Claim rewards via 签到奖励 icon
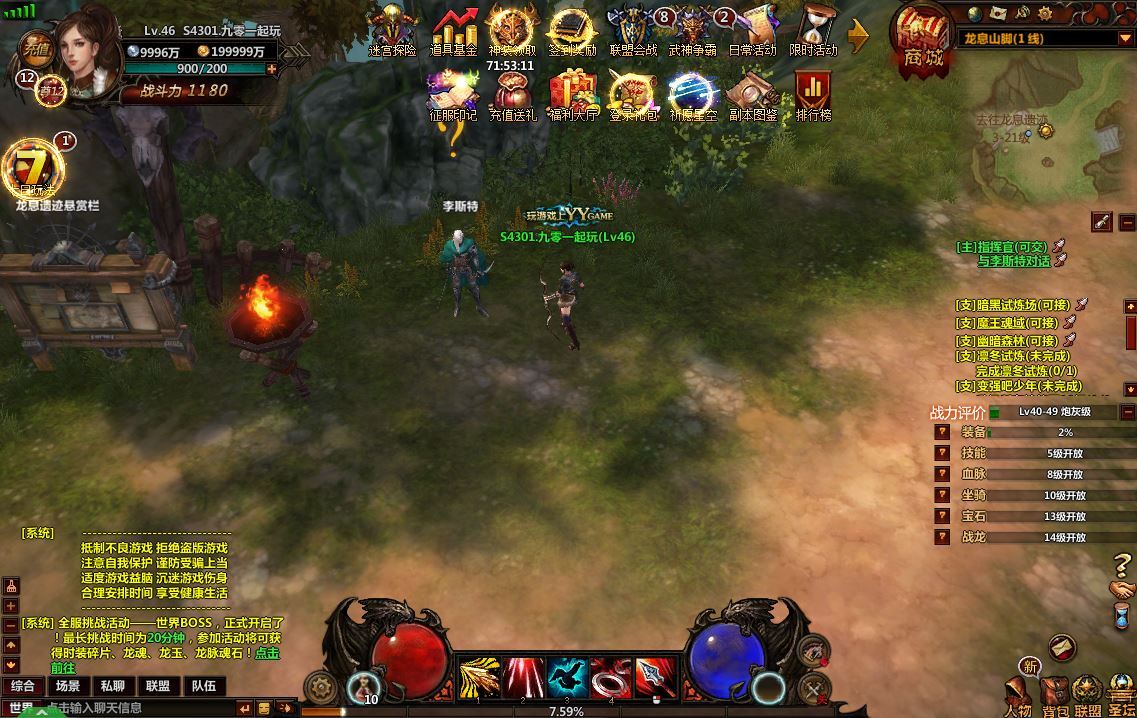 (x=572, y=30)
